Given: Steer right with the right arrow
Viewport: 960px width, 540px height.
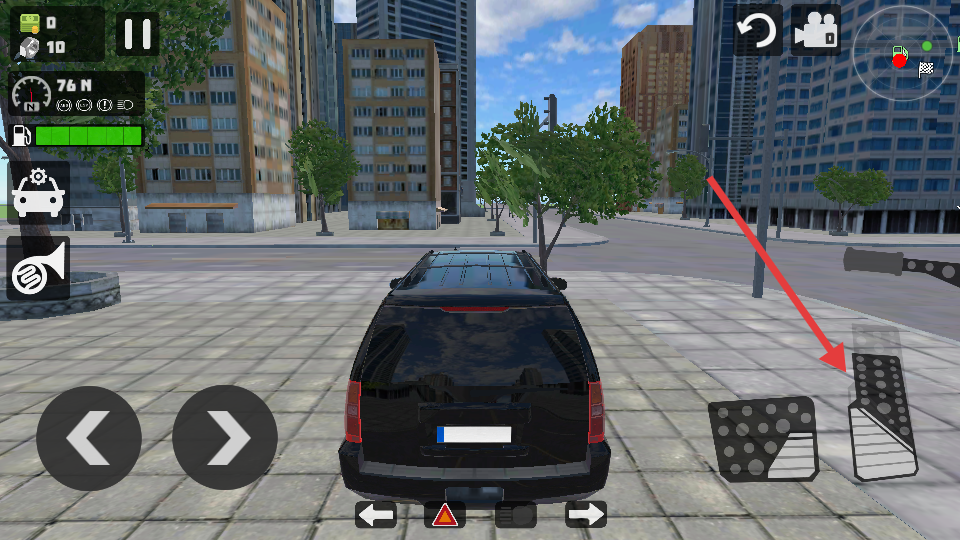Looking at the screenshot, I should point(225,438).
